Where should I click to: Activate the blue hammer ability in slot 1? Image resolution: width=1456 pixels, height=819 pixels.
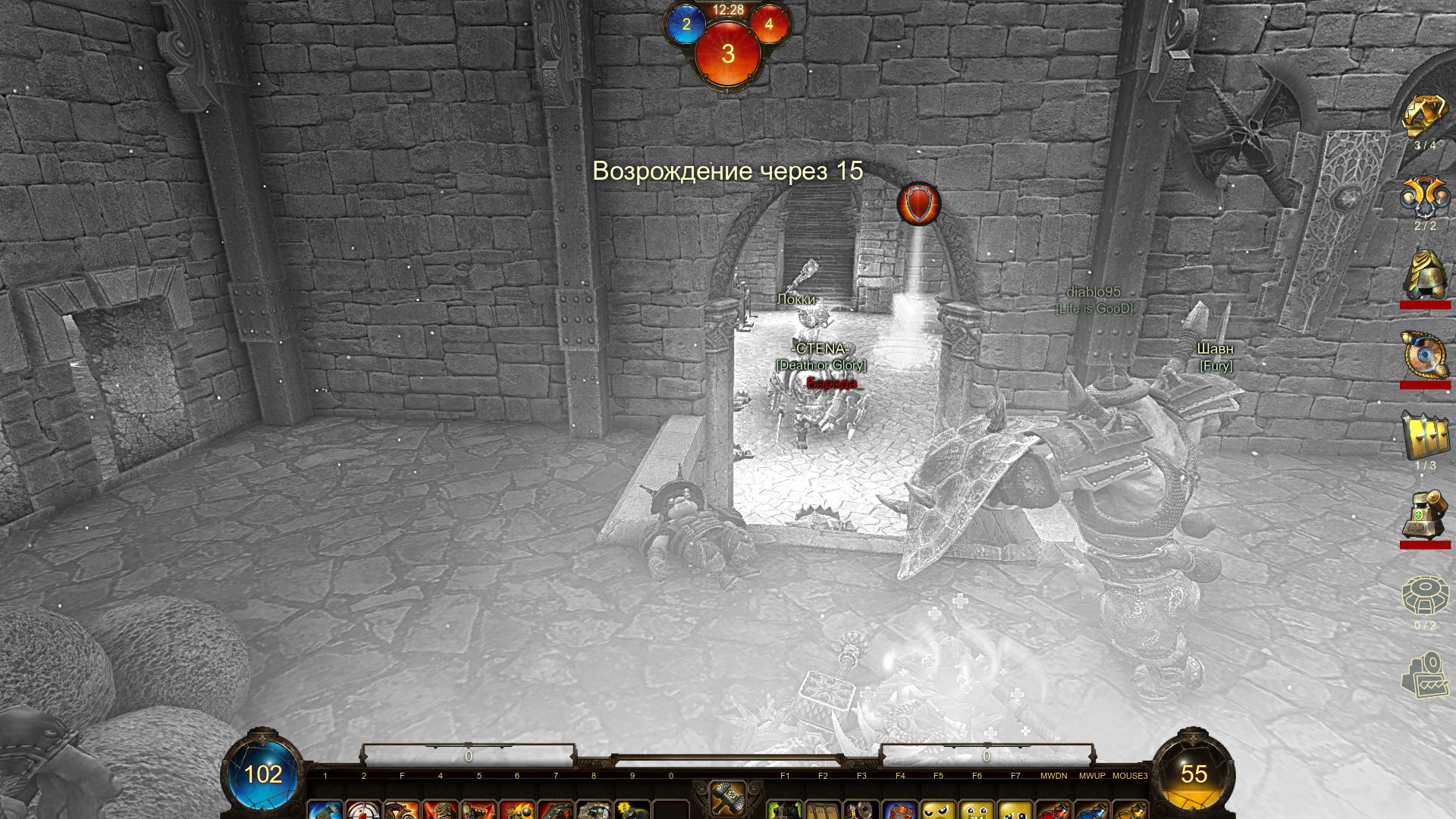(325, 809)
